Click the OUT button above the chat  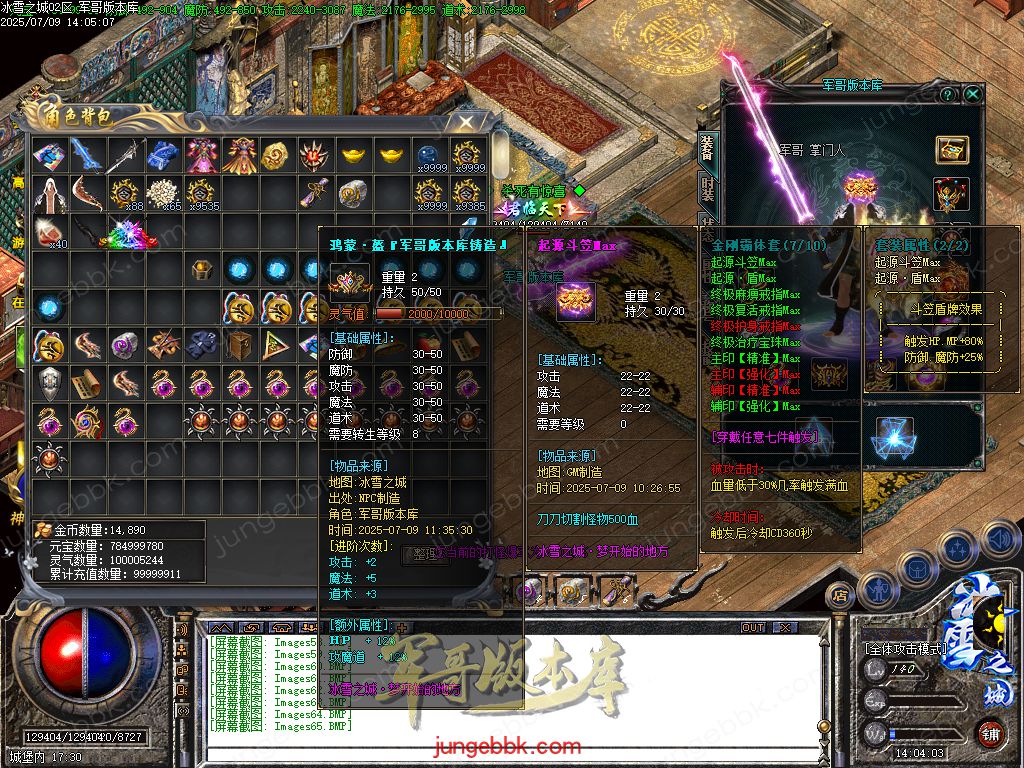pyautogui.click(x=753, y=627)
